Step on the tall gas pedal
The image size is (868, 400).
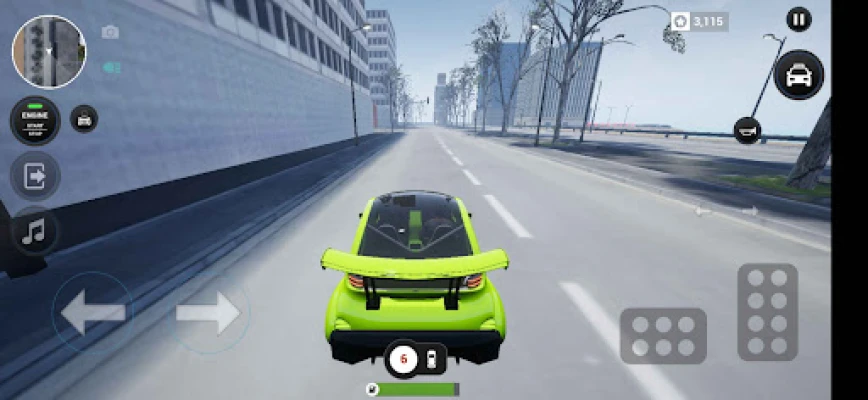point(767,312)
